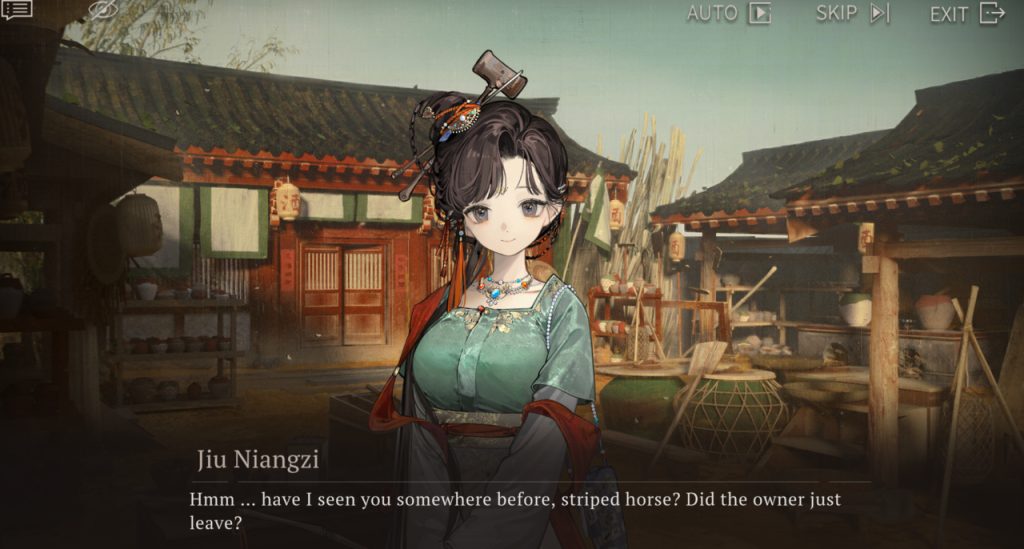The height and width of the screenshot is (549, 1024).
Task: Turn on AUTO dialogue playback
Action: click(729, 13)
